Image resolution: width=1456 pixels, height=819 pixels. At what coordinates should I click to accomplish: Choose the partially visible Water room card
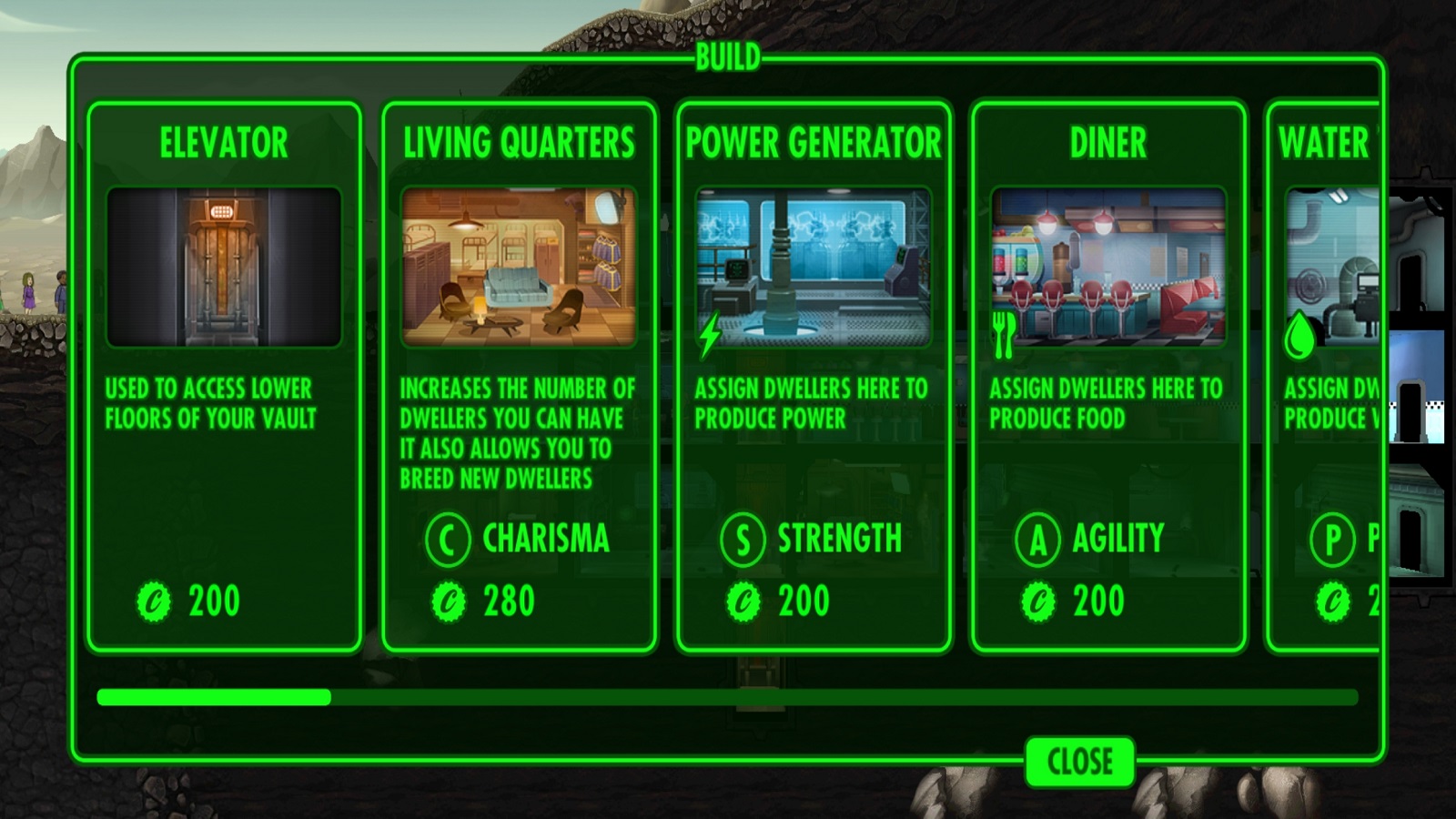coord(1326,377)
